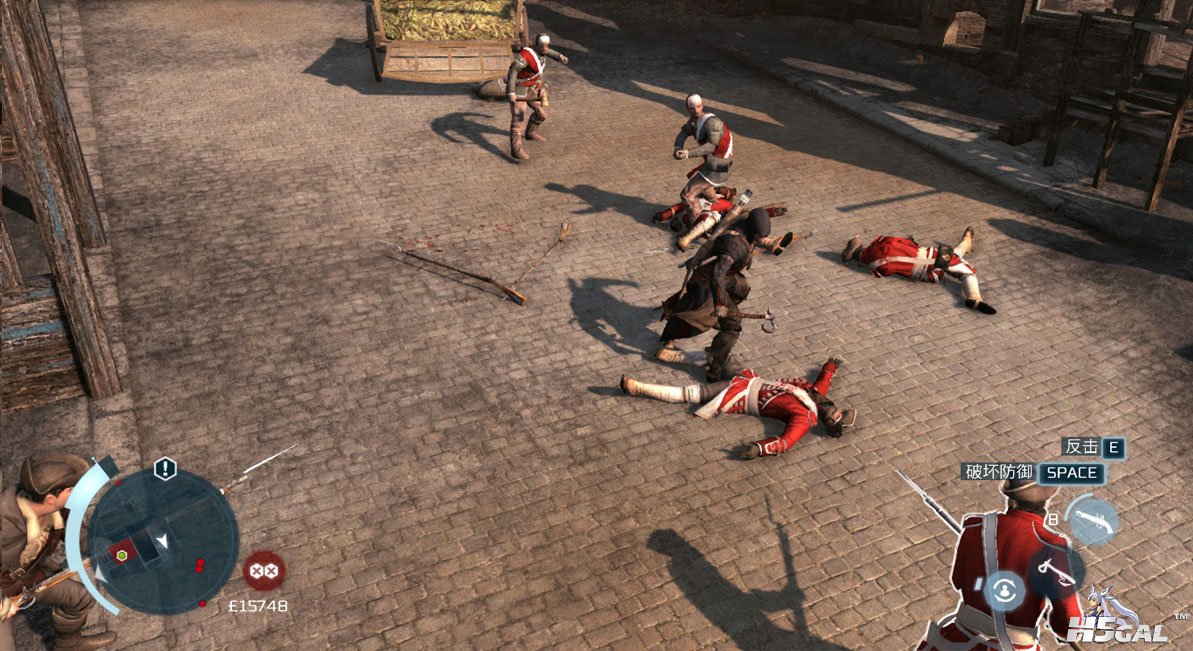Screen dimensions: 1193x651
Task: Activate the assassin recruit icon
Action: (x=1004, y=590)
